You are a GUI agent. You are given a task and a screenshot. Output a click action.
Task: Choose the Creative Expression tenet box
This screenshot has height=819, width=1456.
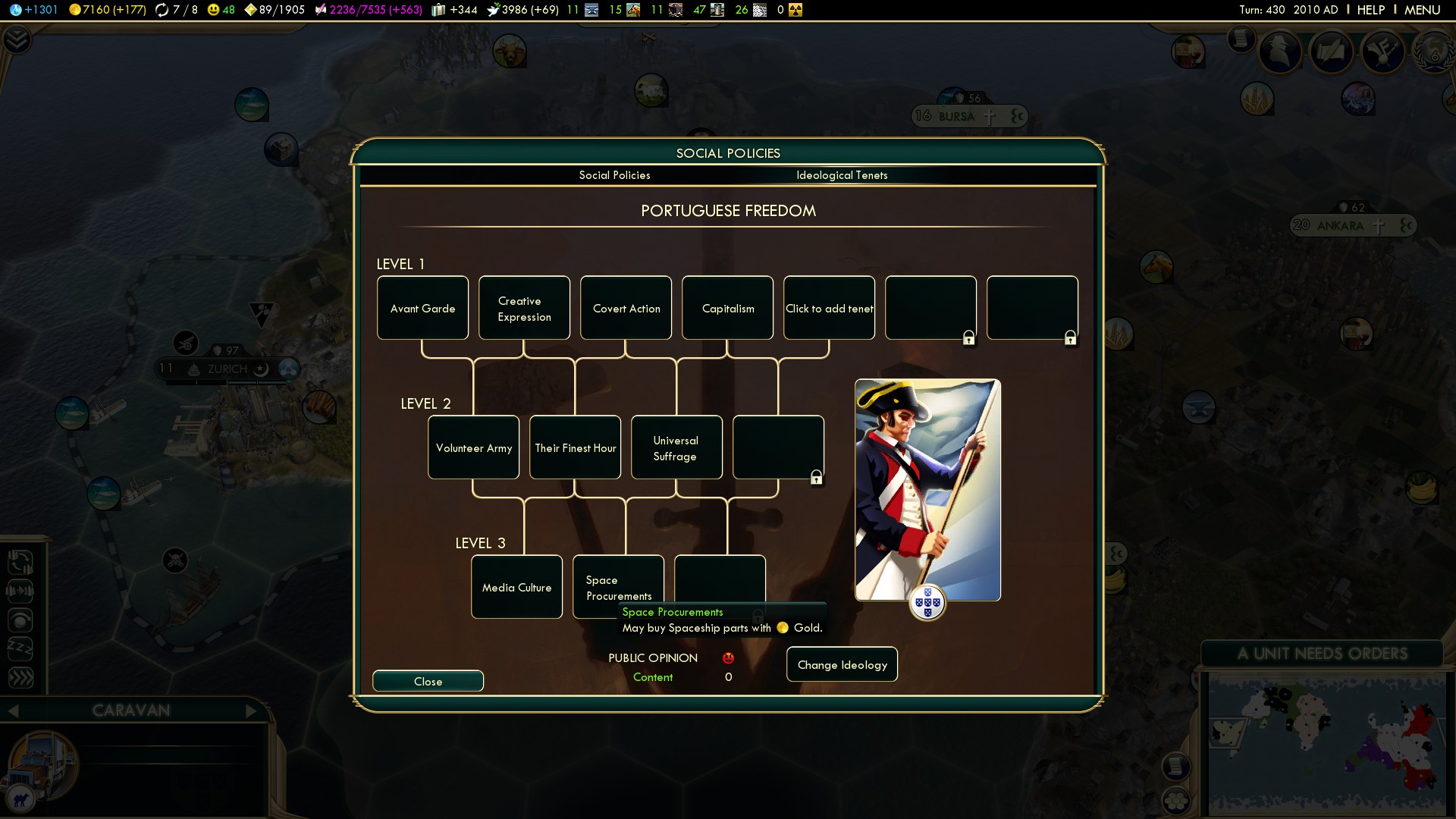point(524,308)
